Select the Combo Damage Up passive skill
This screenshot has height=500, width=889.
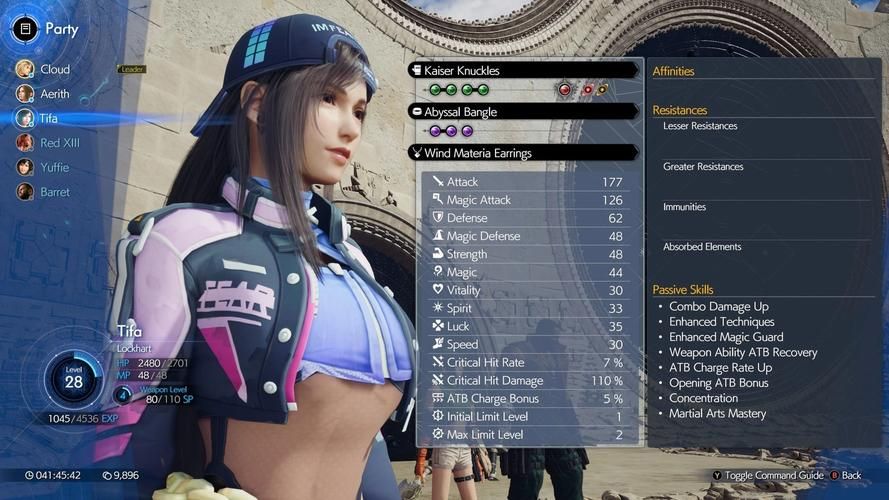(x=719, y=307)
